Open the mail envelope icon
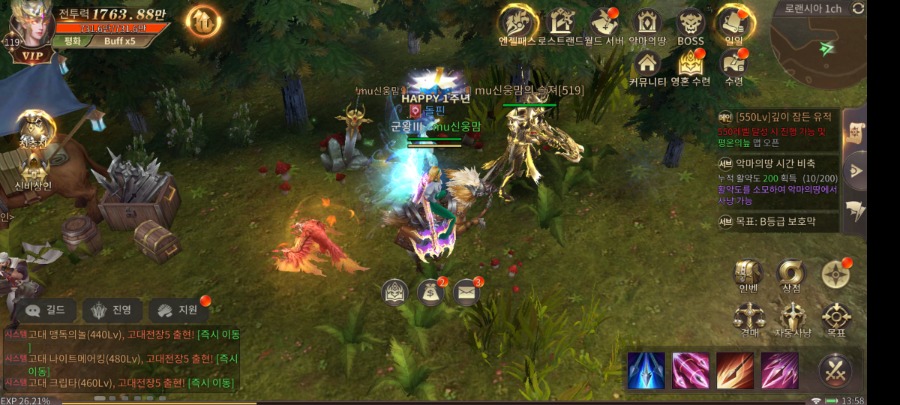This screenshot has width=900, height=405. [465, 292]
